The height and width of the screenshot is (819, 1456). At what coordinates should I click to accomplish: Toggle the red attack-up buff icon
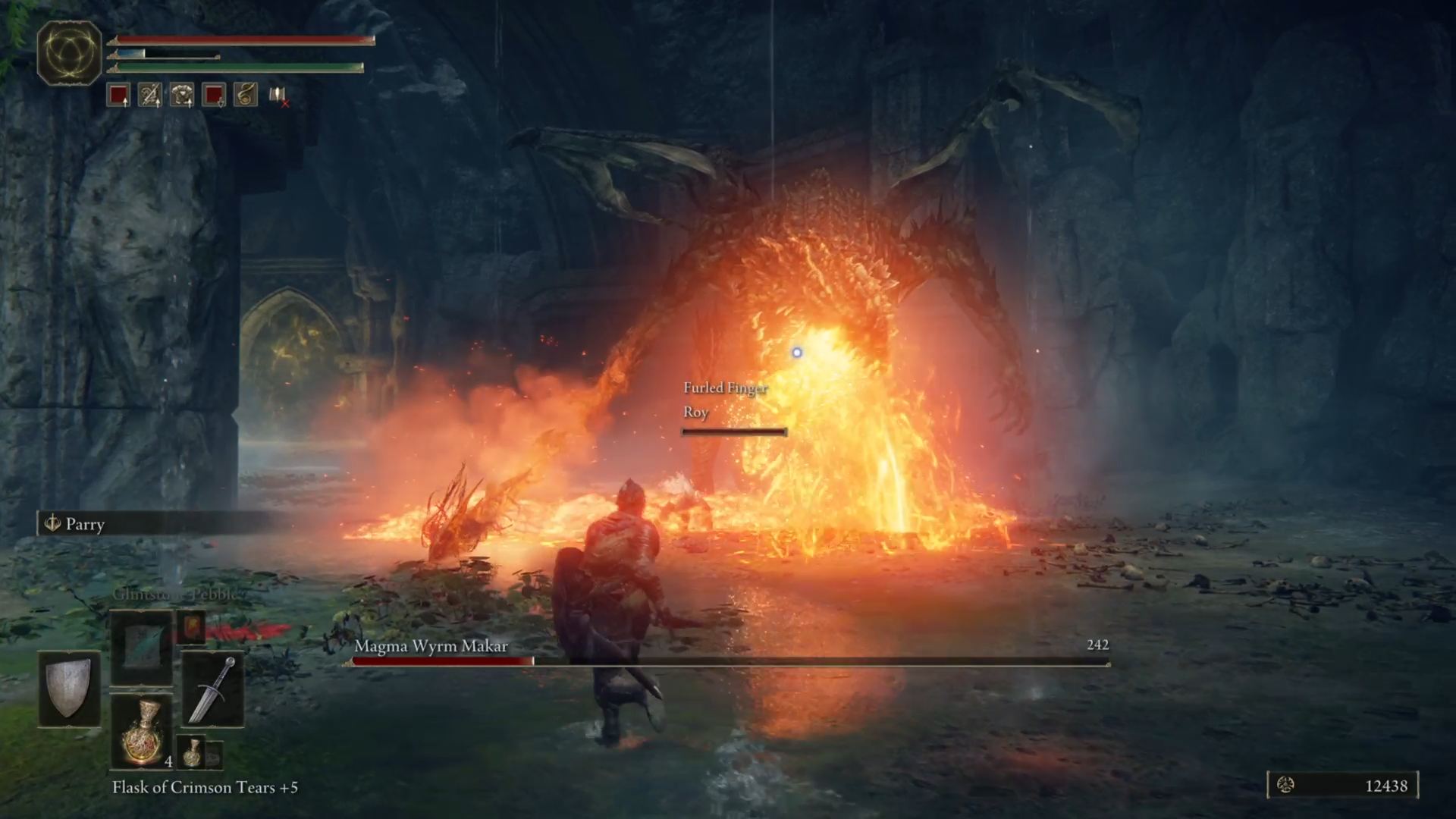pos(118,94)
